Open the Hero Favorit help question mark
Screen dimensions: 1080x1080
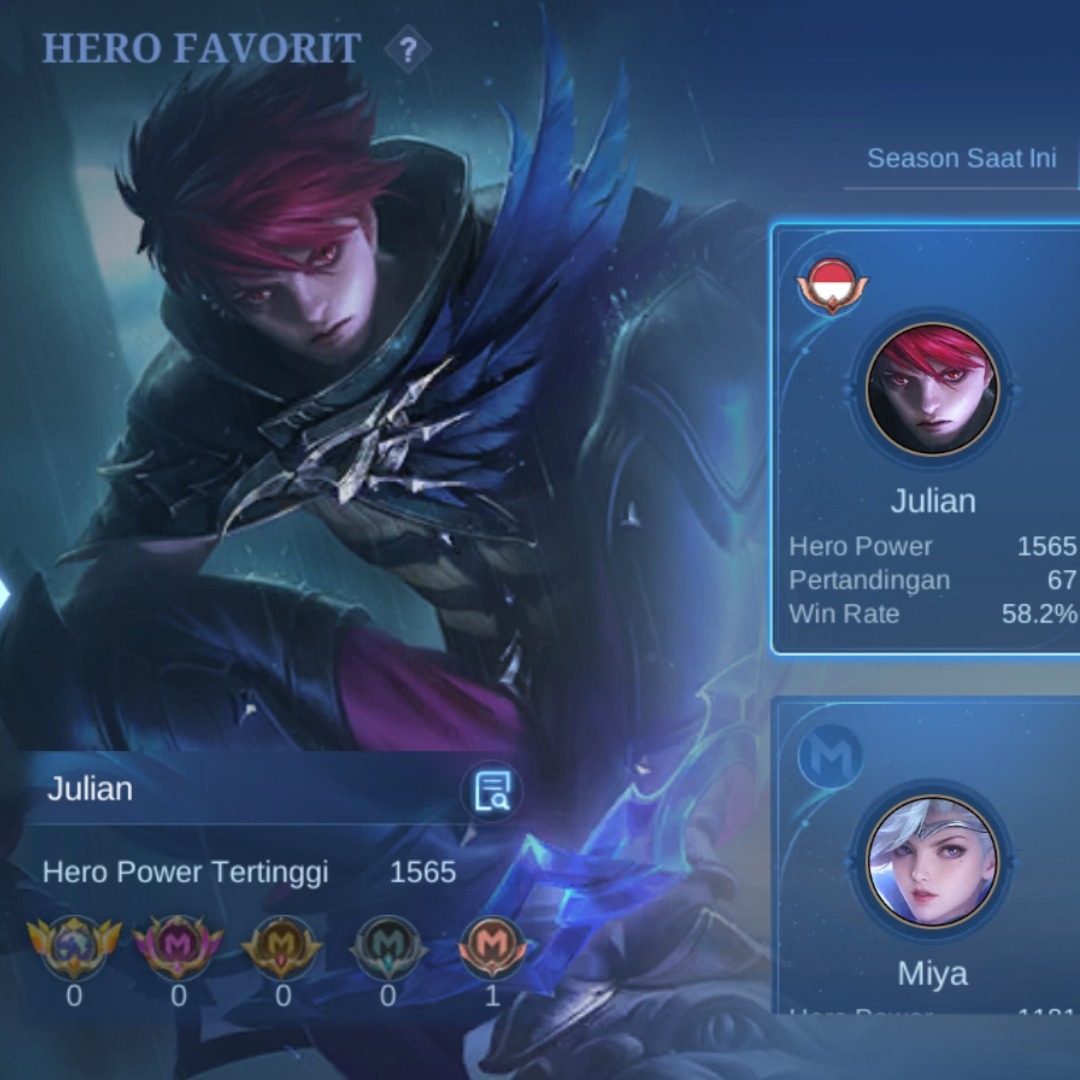pyautogui.click(x=408, y=49)
